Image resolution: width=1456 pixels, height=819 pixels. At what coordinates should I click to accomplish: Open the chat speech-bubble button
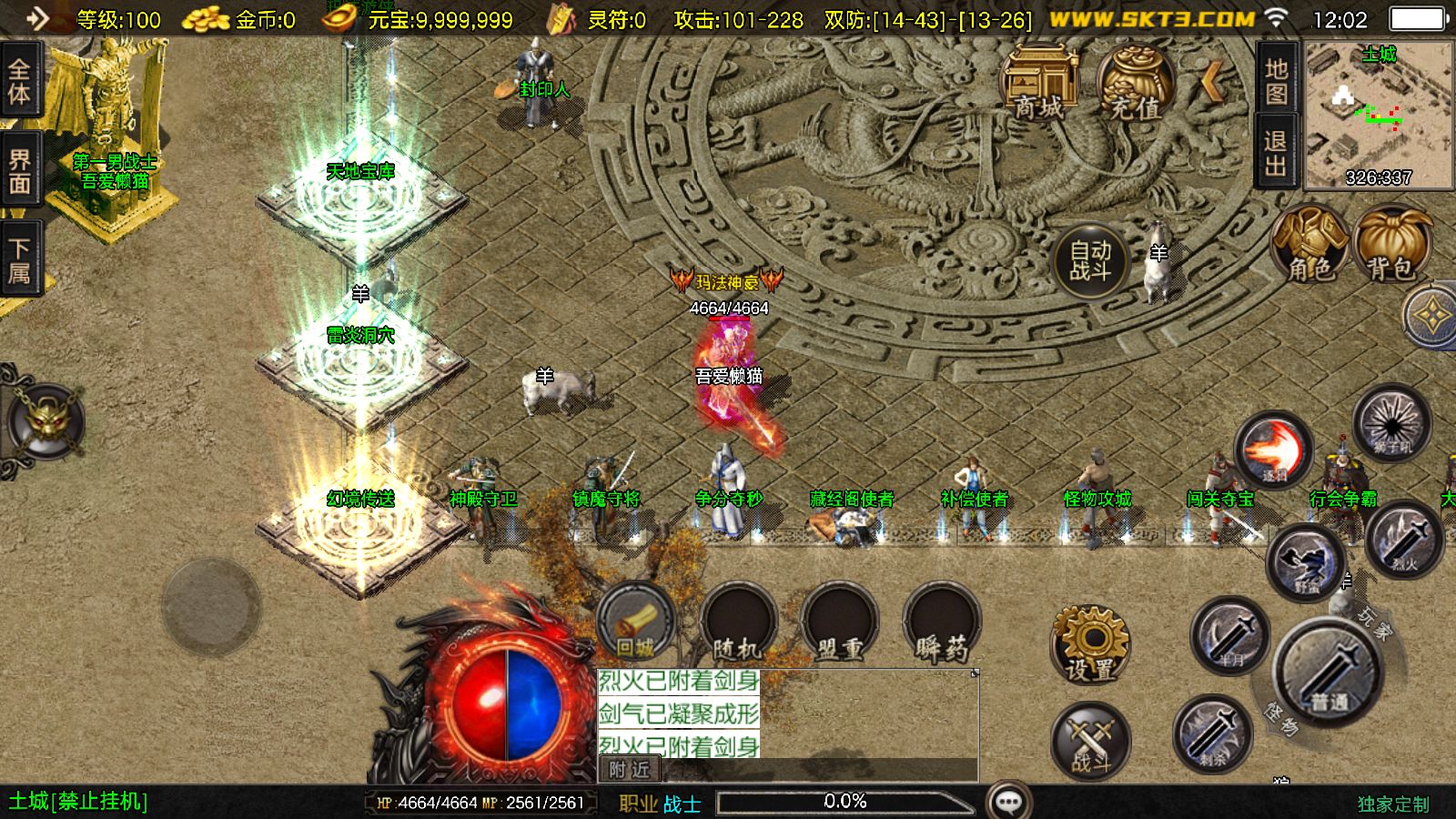[1008, 802]
